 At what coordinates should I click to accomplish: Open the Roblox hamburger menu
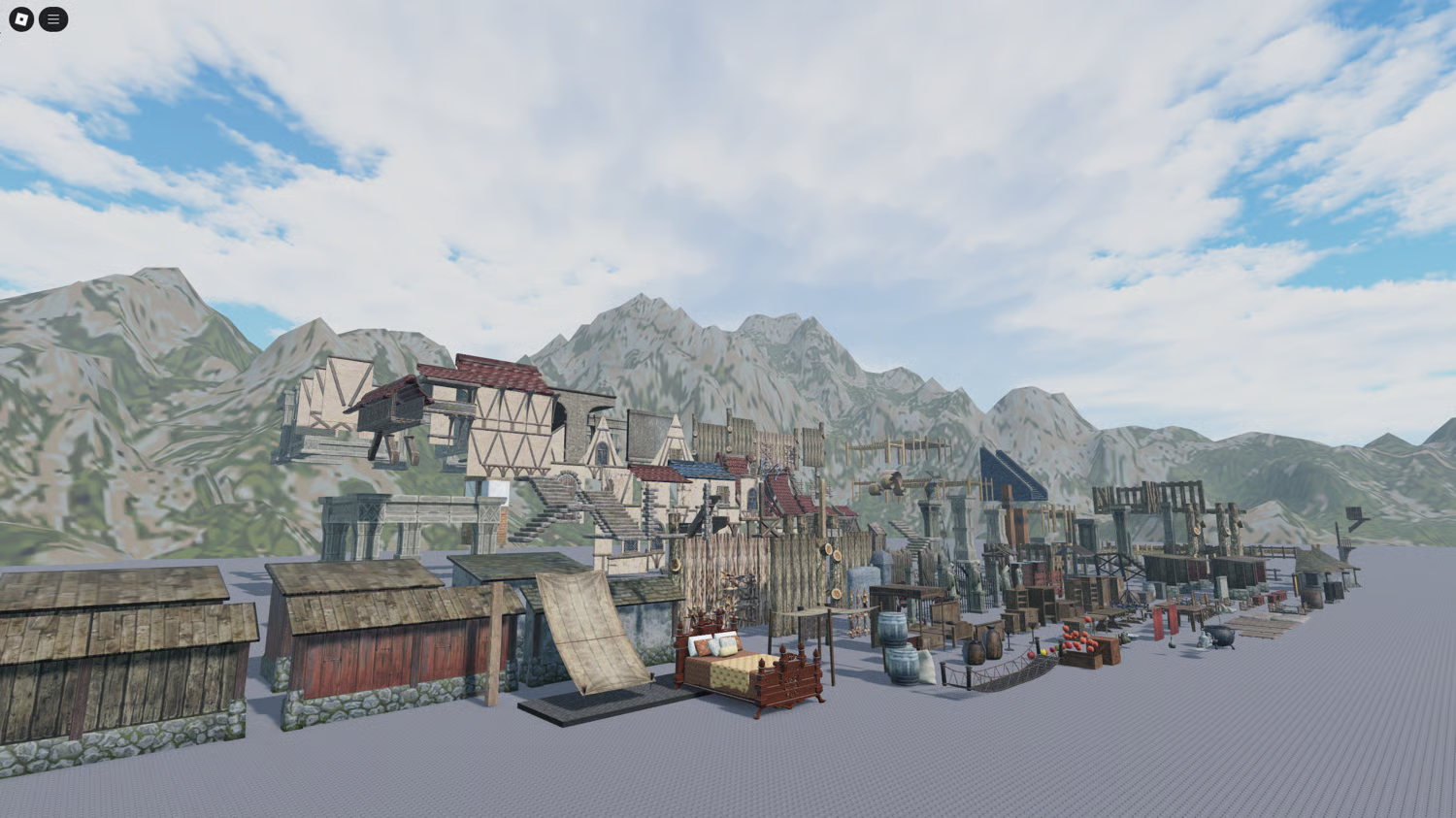(53, 19)
